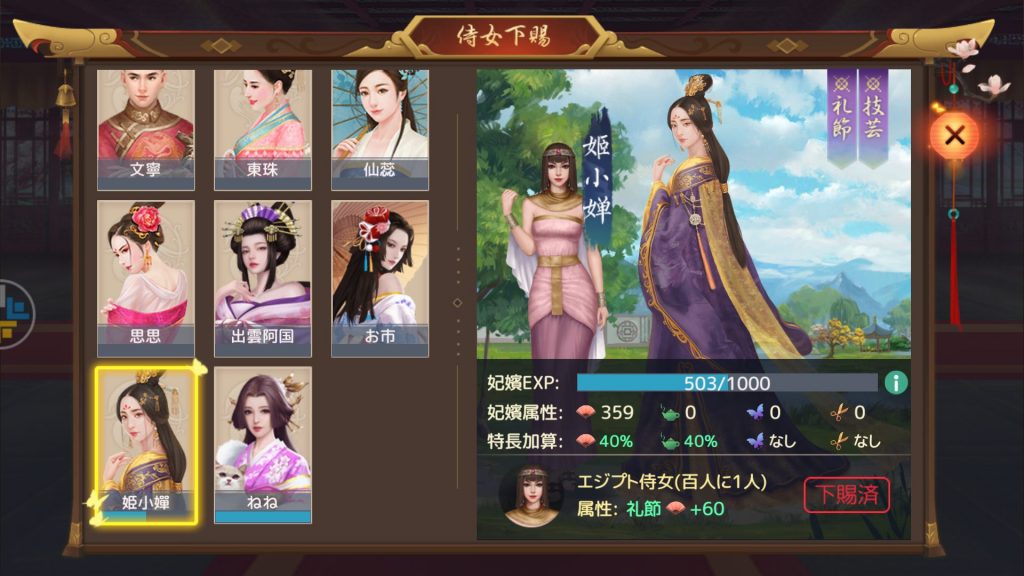Pick the 仙蕊 portrait card
This screenshot has height=576, width=1024.
[x=379, y=128]
